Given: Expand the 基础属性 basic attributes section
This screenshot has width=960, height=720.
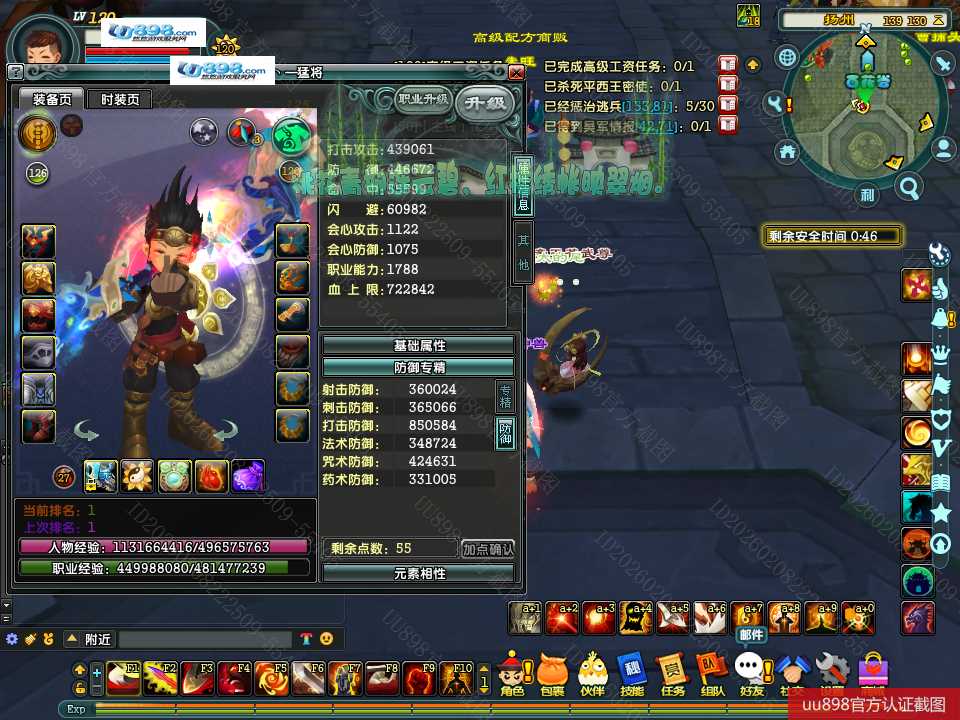Looking at the screenshot, I should click(x=419, y=345).
